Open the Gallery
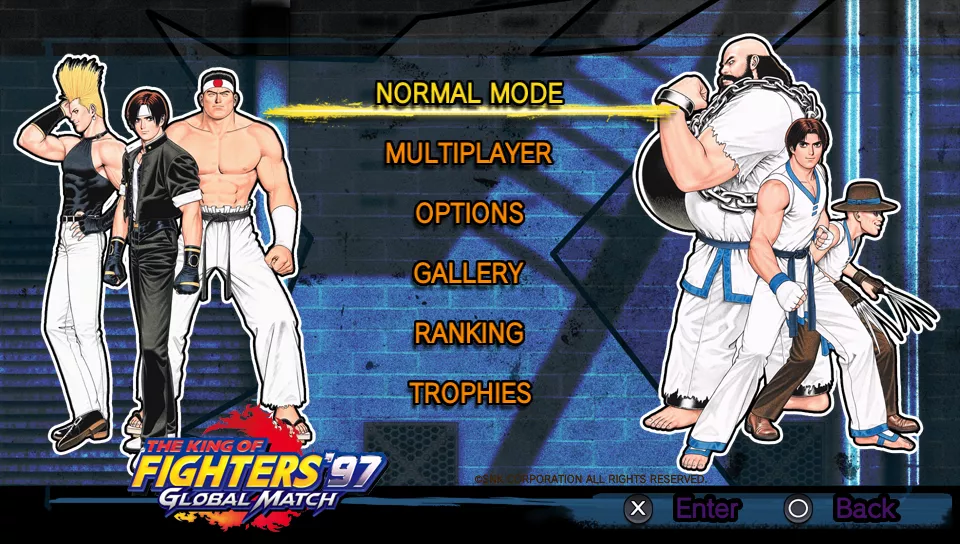Viewport: 960px width, 544px height. (x=469, y=273)
